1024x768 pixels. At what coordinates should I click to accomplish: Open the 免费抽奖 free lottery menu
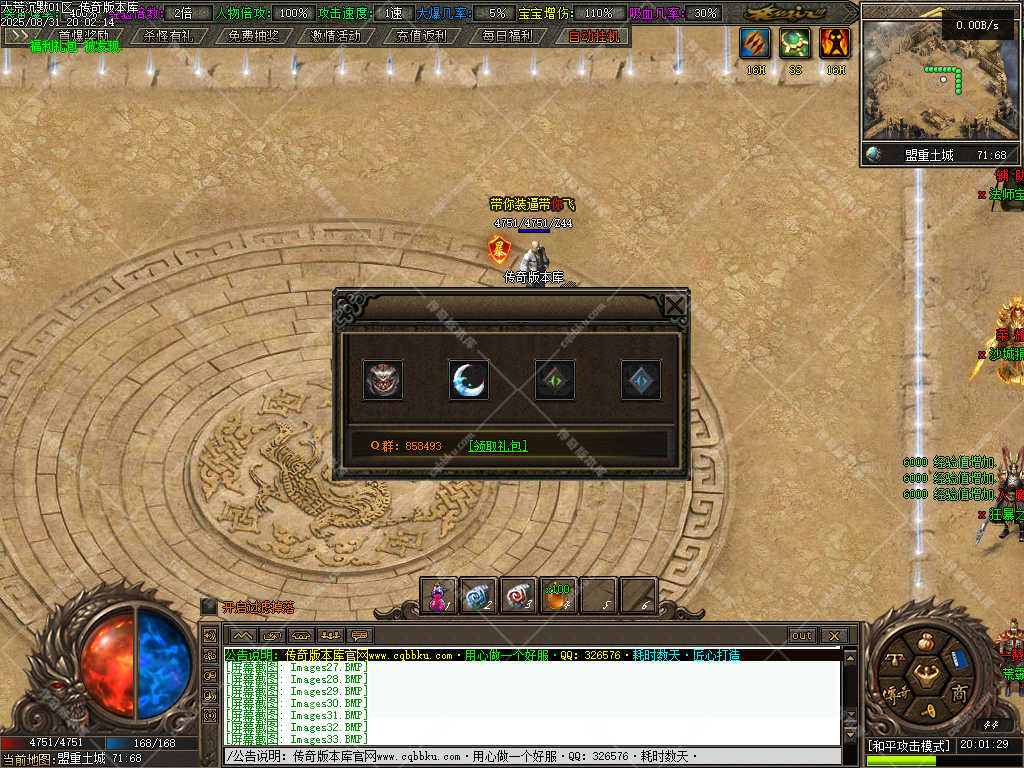[253, 35]
